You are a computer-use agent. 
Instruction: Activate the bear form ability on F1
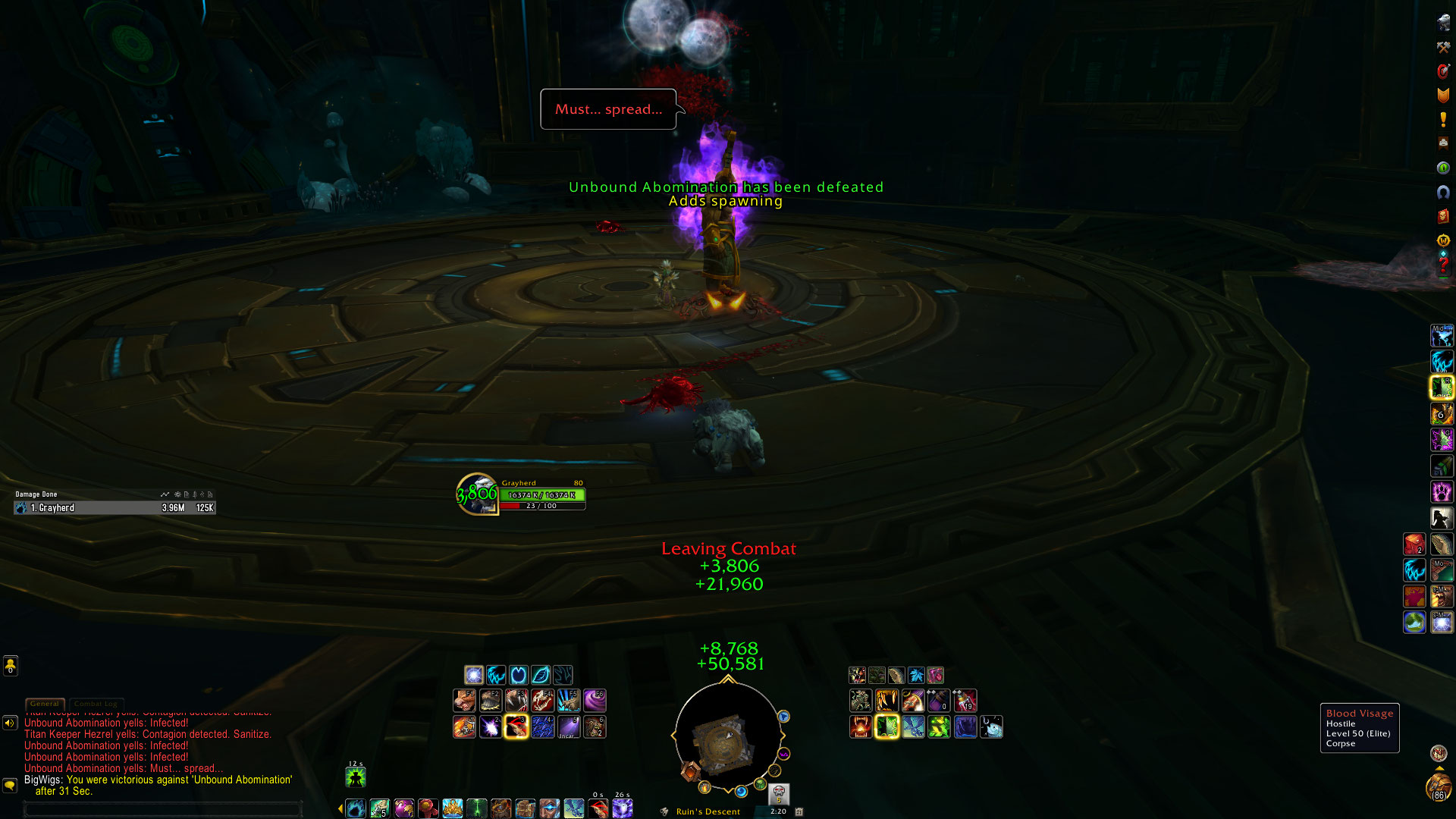coord(464,700)
